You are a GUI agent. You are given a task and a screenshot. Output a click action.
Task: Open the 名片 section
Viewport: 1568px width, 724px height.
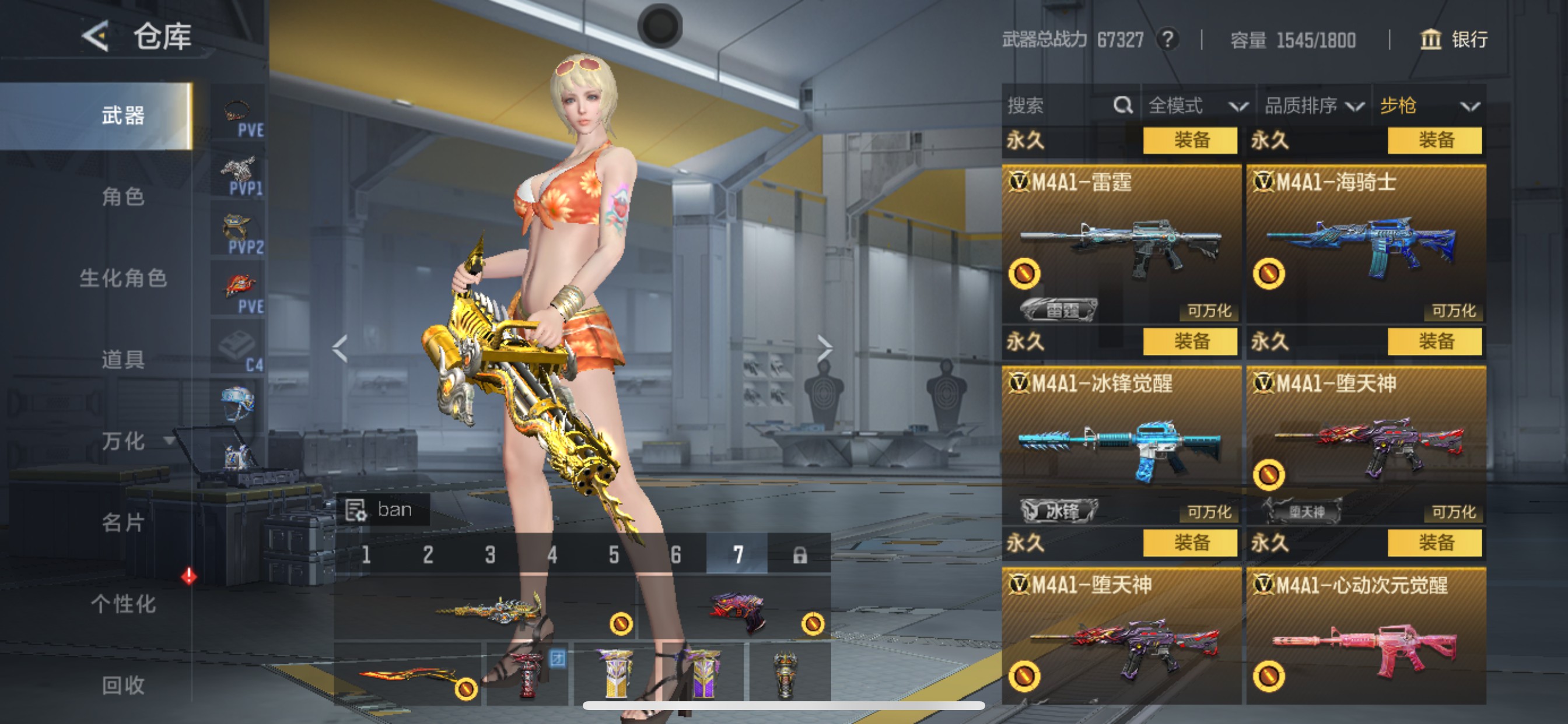pos(123,523)
